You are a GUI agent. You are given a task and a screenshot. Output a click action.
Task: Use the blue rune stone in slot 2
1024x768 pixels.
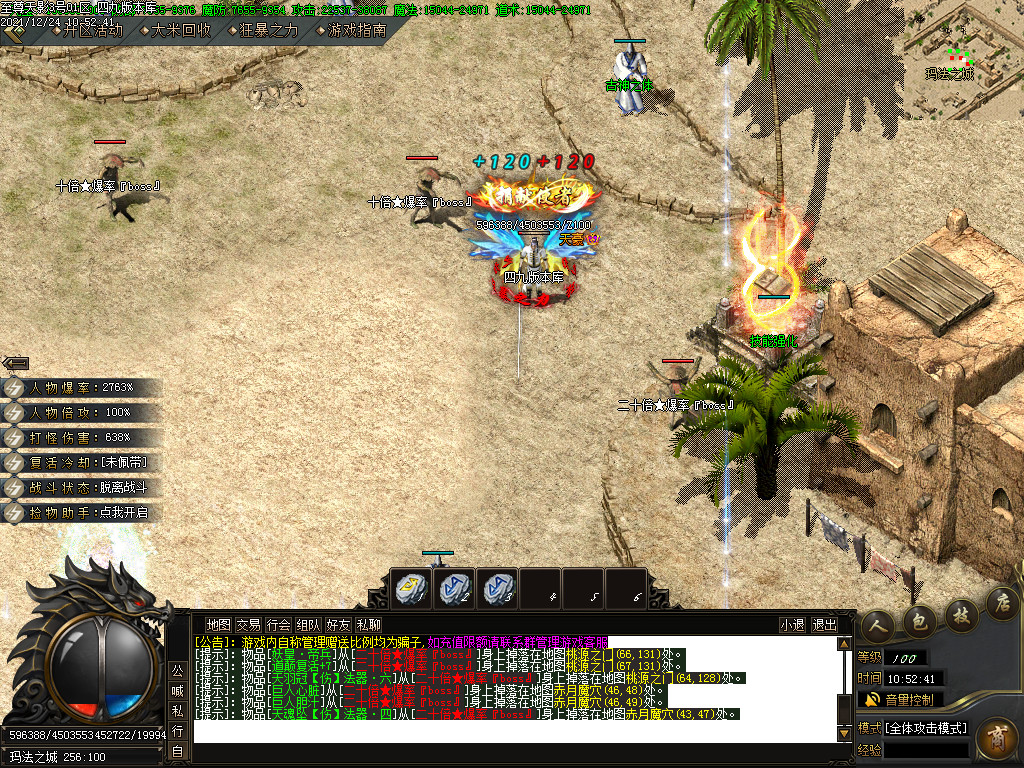pyautogui.click(x=453, y=588)
